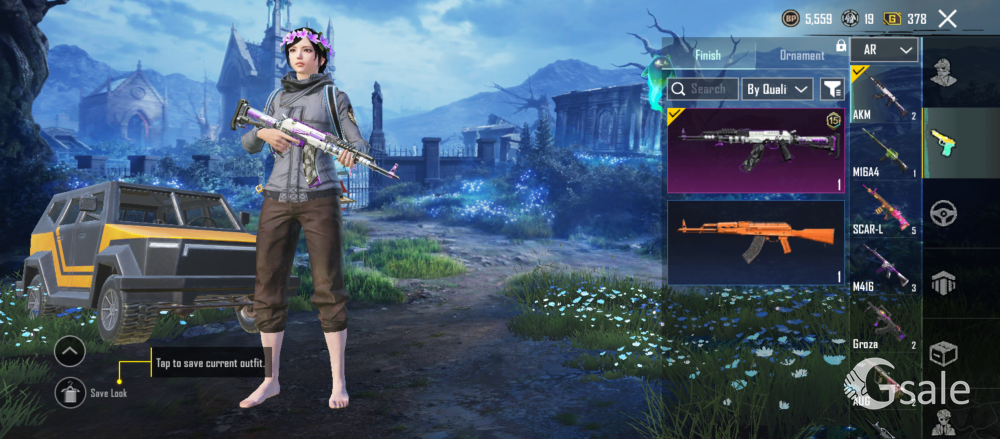
Task: Open the By Quality sort dropdown
Action: [x=778, y=89]
